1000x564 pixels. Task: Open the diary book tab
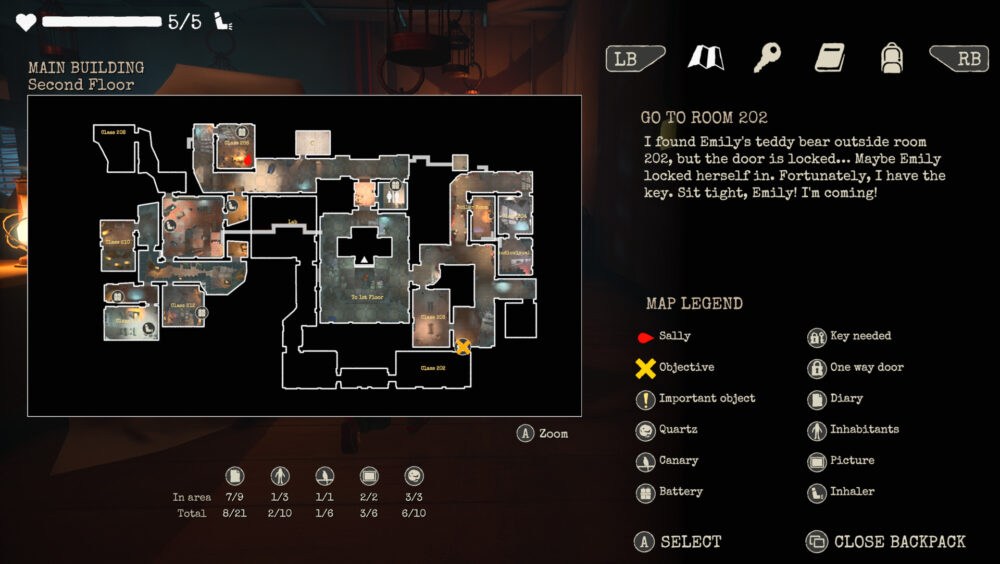(x=829, y=58)
